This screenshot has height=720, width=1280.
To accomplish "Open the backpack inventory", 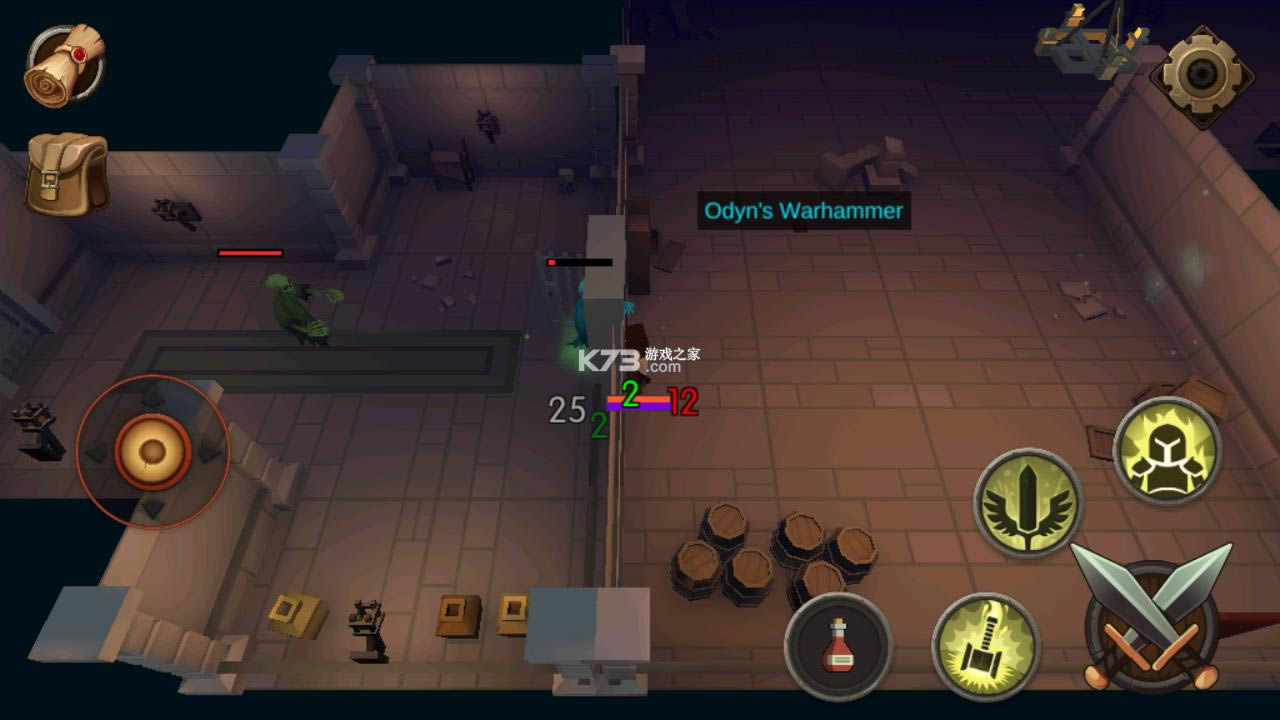I will [67, 174].
